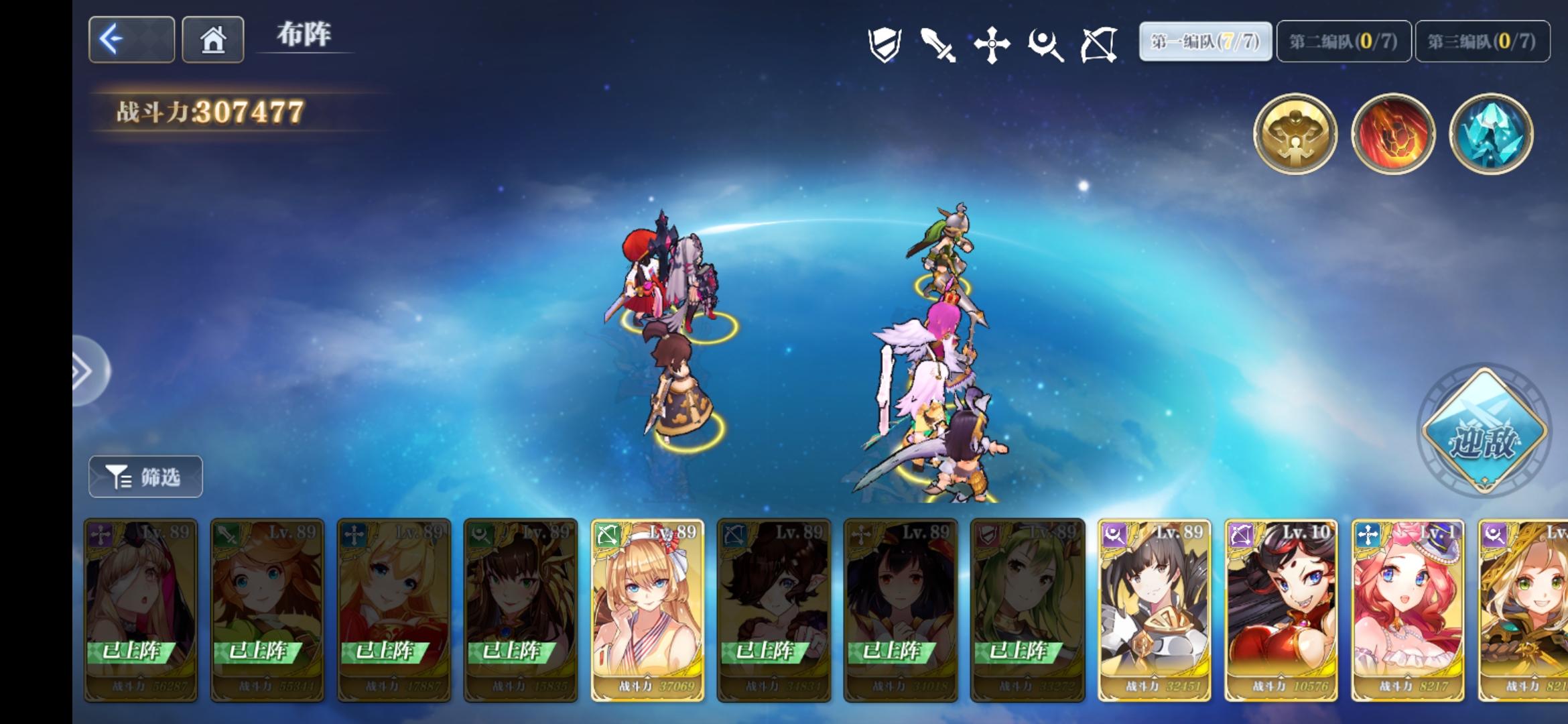1568x724 pixels.
Task: Click the home icon
Action: coord(212,40)
